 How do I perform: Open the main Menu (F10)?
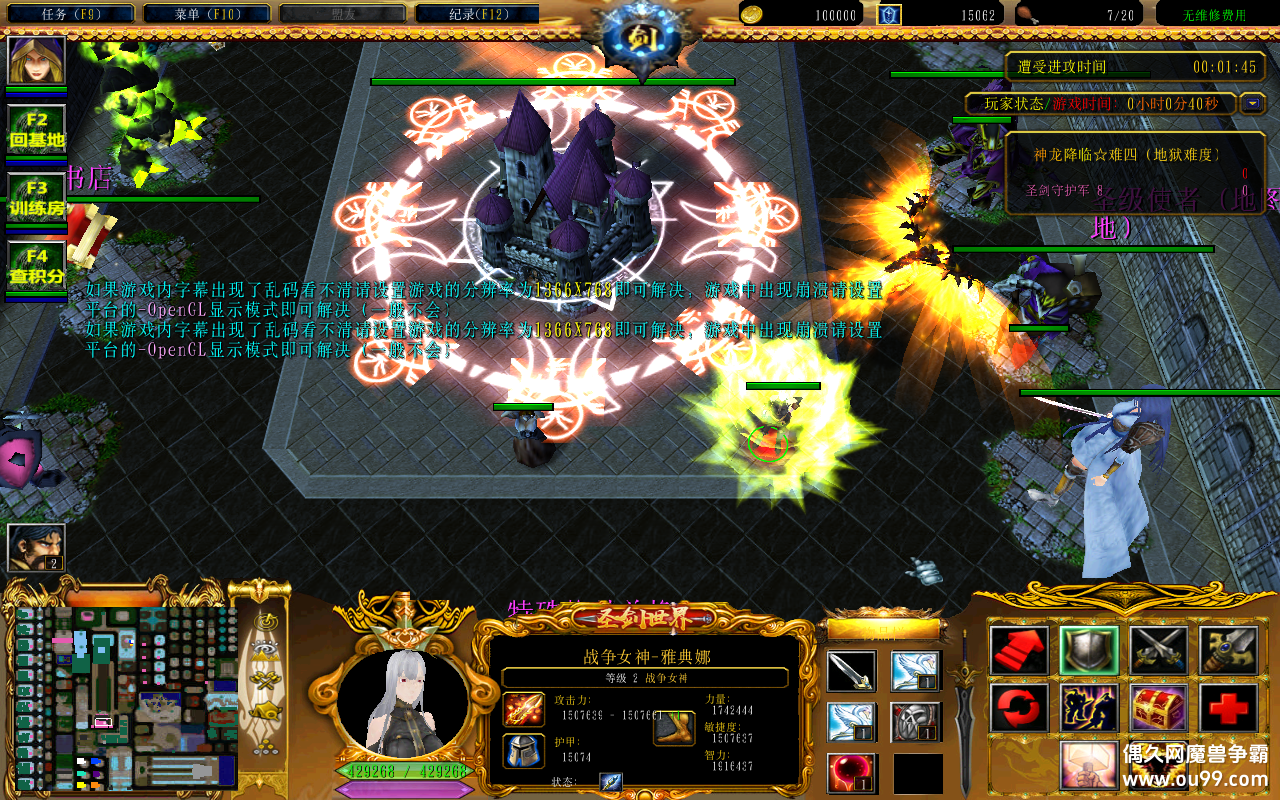pyautogui.click(x=206, y=14)
